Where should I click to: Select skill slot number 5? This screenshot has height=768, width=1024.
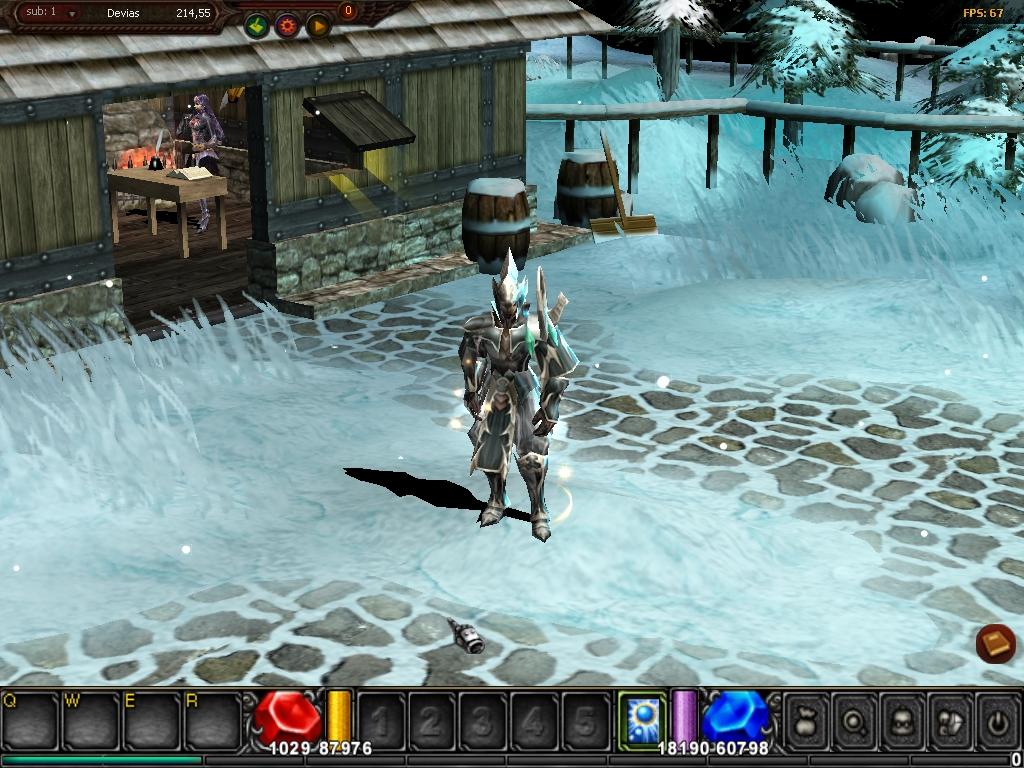pos(585,720)
